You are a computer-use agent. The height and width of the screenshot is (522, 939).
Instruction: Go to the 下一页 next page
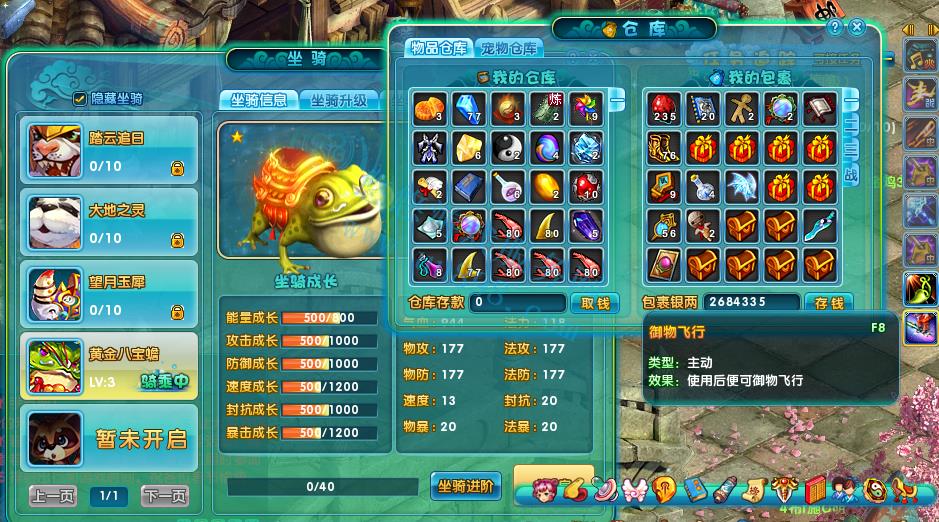(164, 496)
